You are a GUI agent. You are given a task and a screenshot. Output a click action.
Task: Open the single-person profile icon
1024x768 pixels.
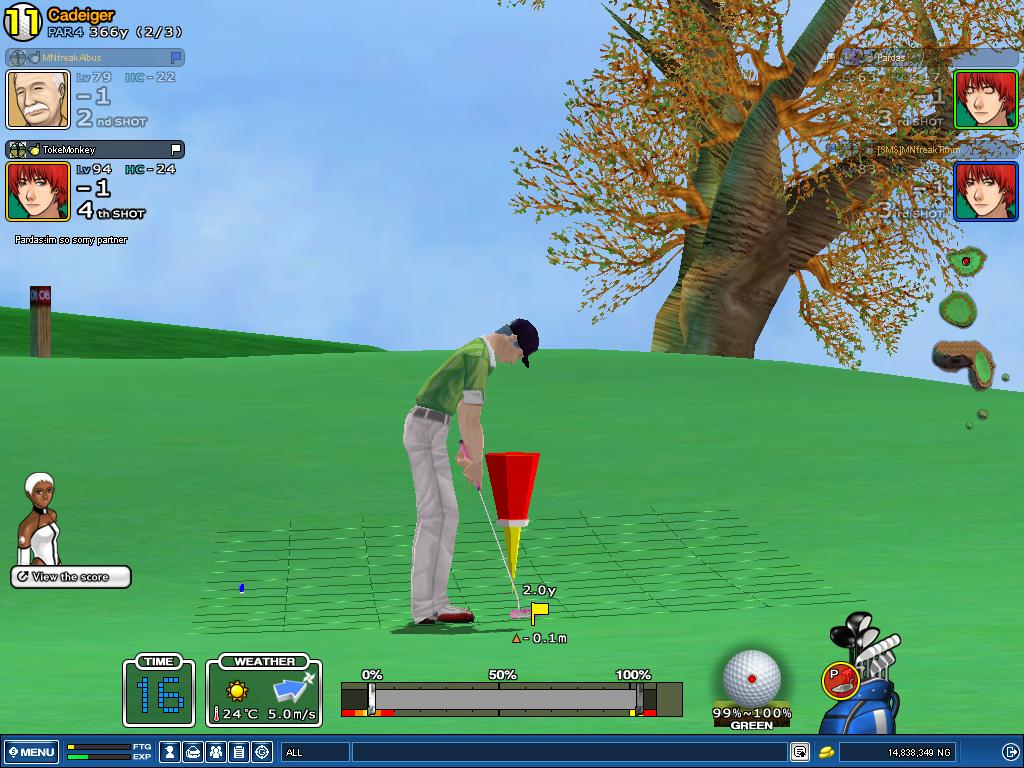point(171,752)
